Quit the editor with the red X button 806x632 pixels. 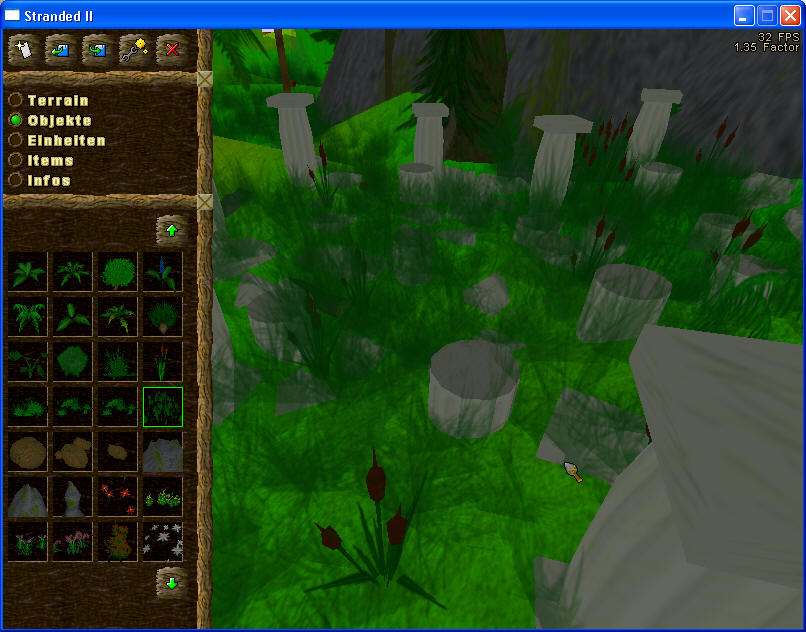(172, 48)
